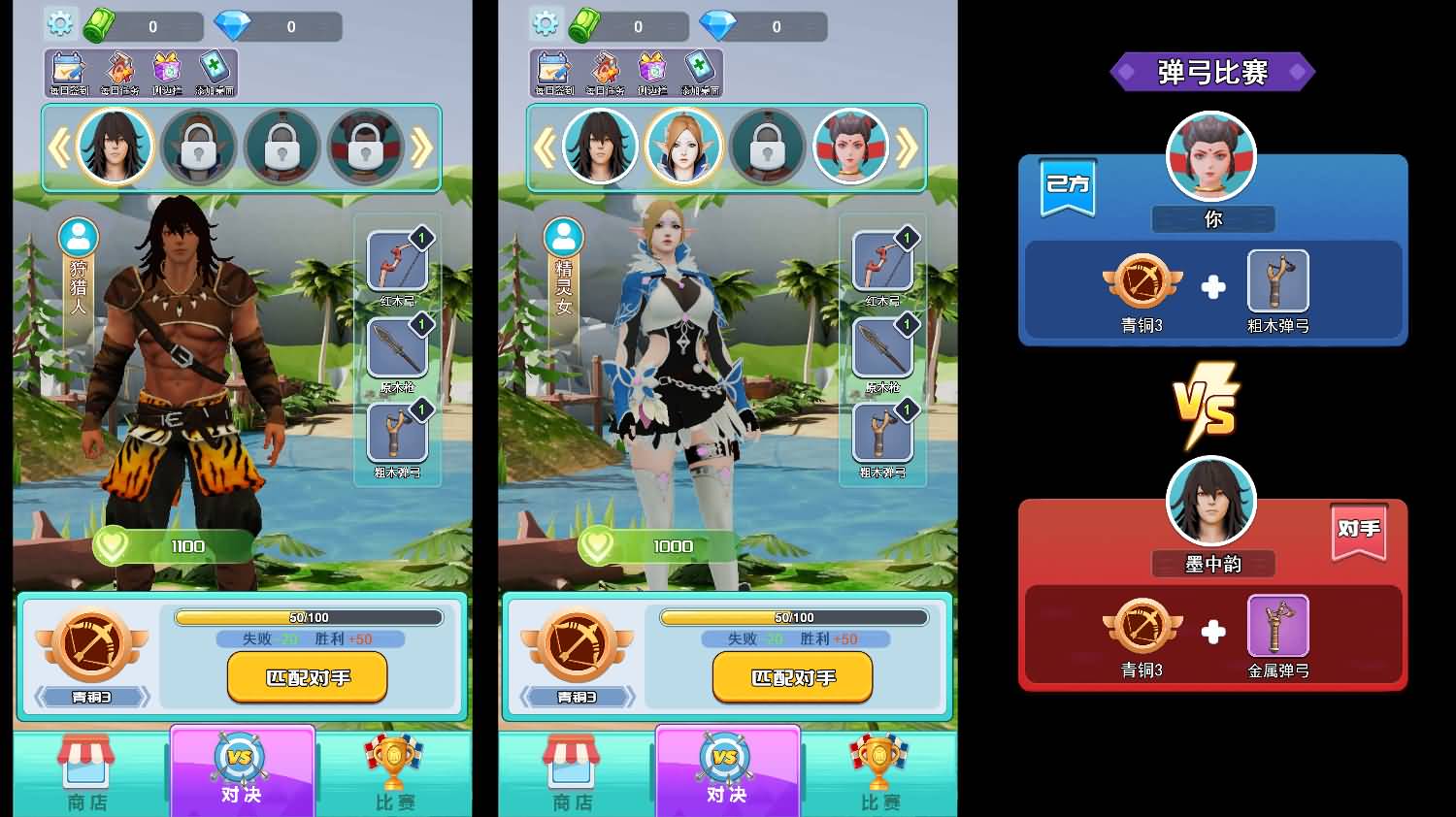This screenshot has width=1456, height=817.
Task: Click the 青铜3 bronze rank badge
Action: (x=91, y=645)
